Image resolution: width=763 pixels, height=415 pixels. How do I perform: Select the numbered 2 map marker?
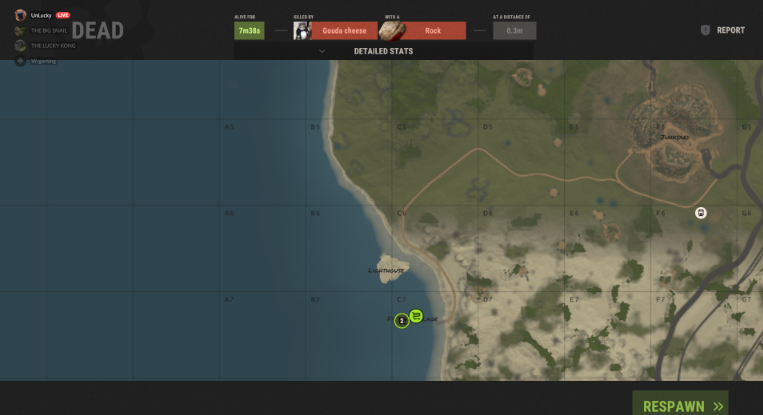pyautogui.click(x=401, y=320)
